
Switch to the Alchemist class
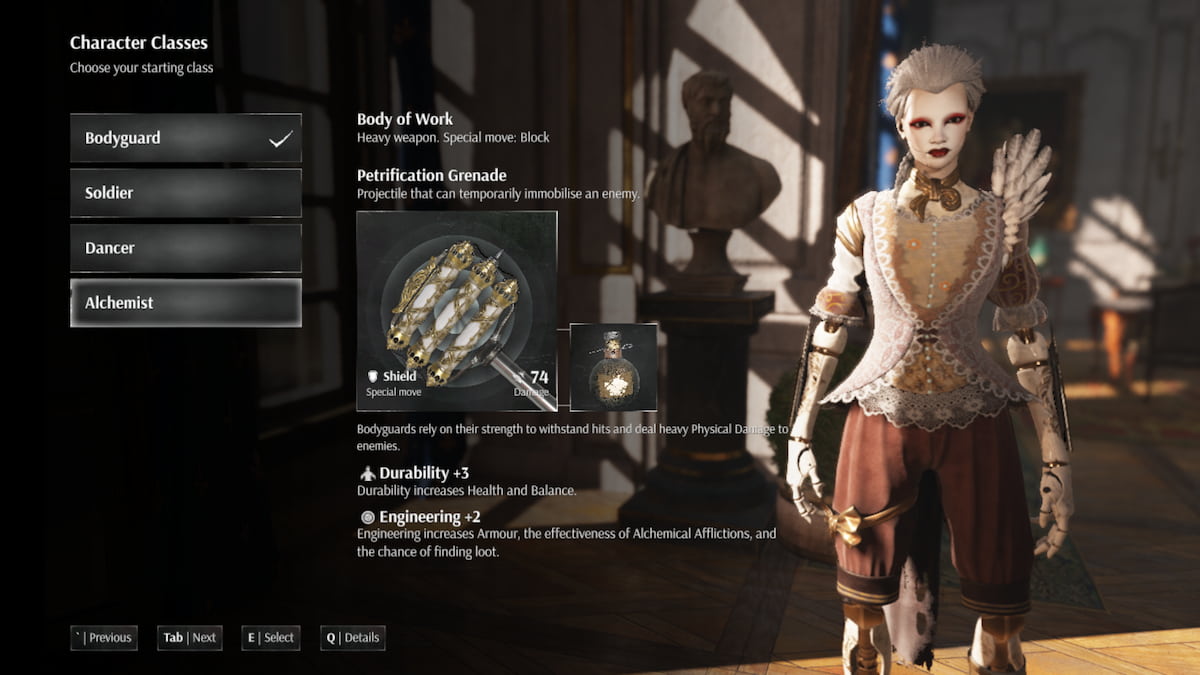pyautogui.click(x=185, y=303)
